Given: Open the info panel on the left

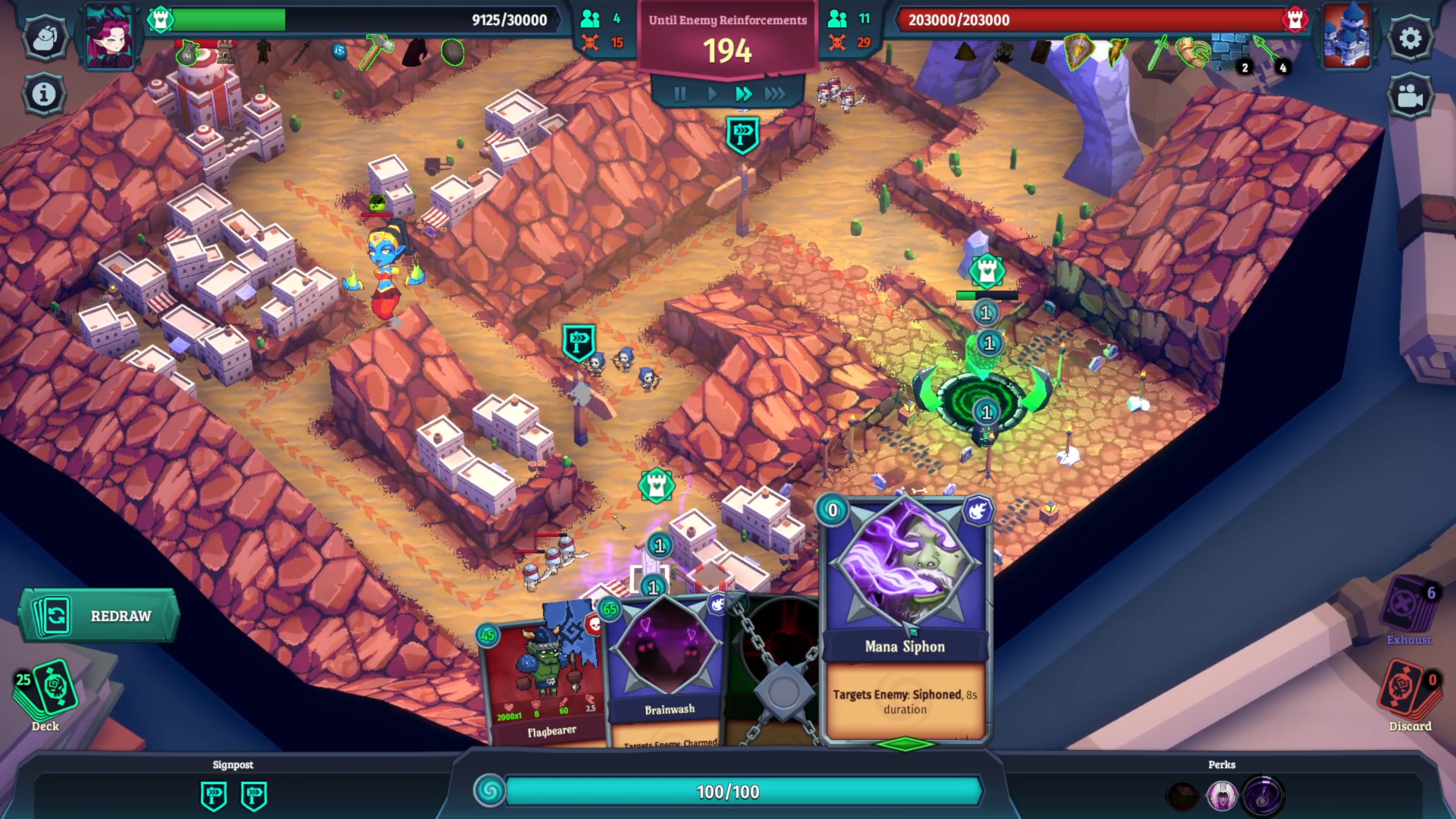Looking at the screenshot, I should [x=43, y=93].
